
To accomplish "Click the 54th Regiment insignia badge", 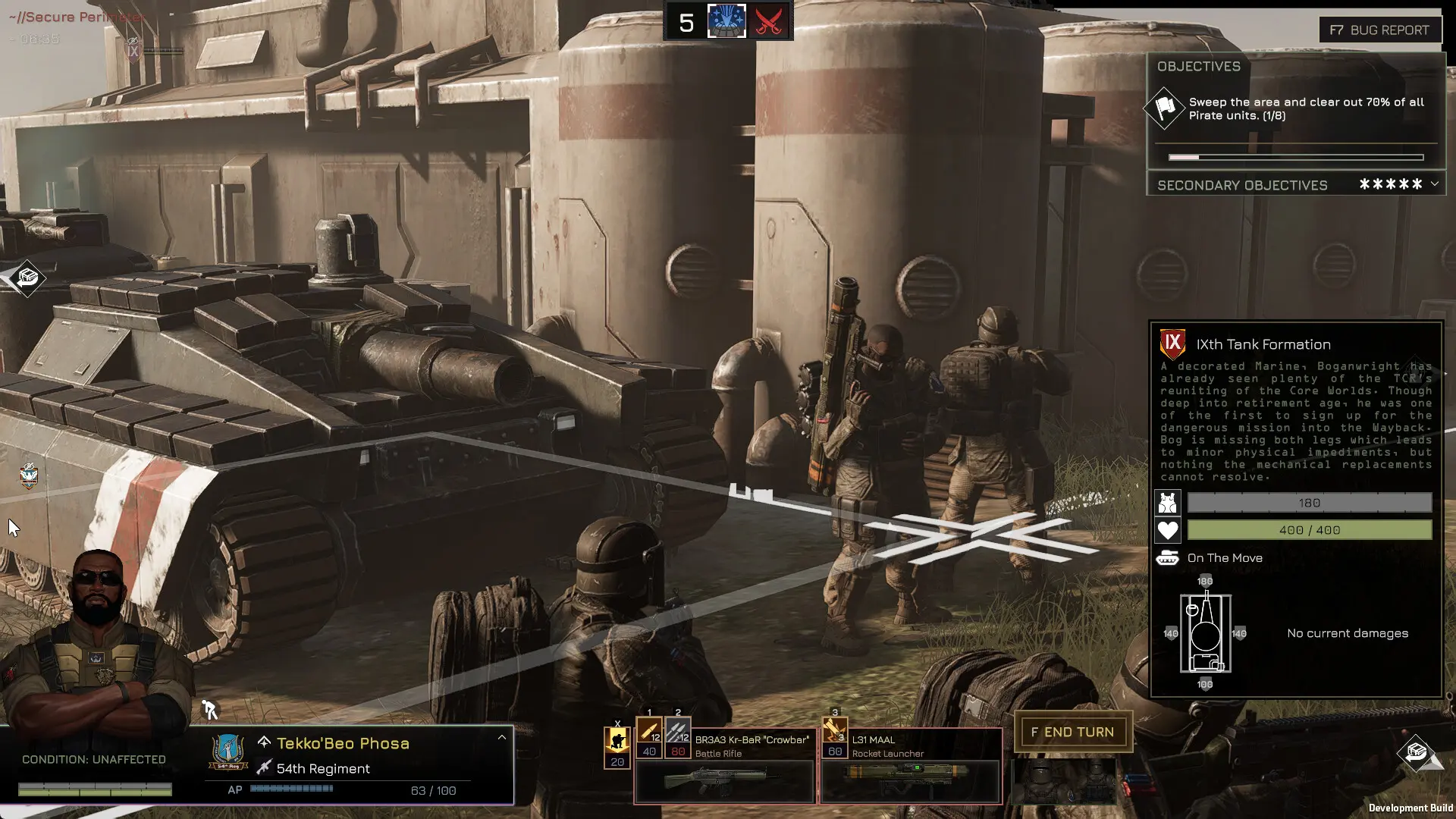I will click(227, 751).
